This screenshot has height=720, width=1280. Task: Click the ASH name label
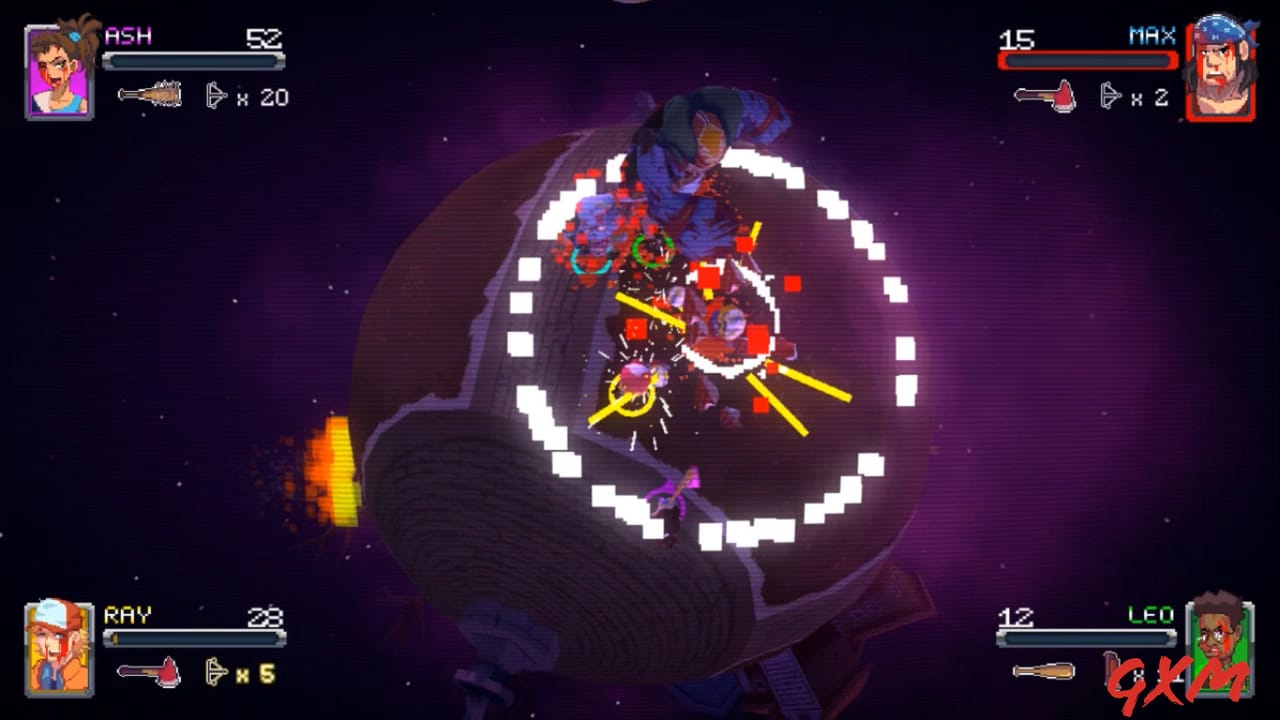pyautogui.click(x=127, y=34)
